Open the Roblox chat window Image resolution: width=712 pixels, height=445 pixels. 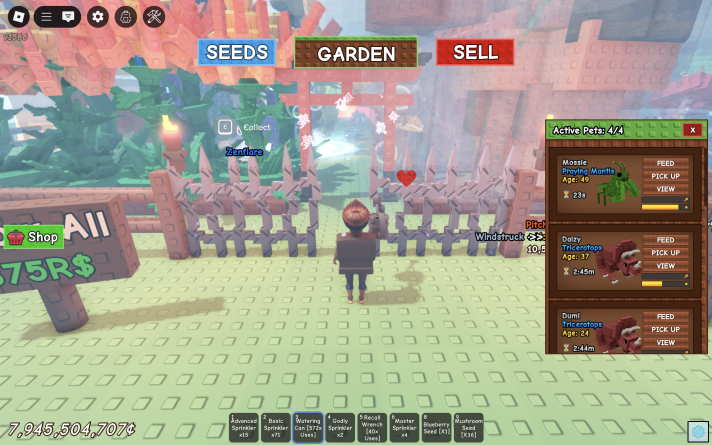[x=68, y=16]
